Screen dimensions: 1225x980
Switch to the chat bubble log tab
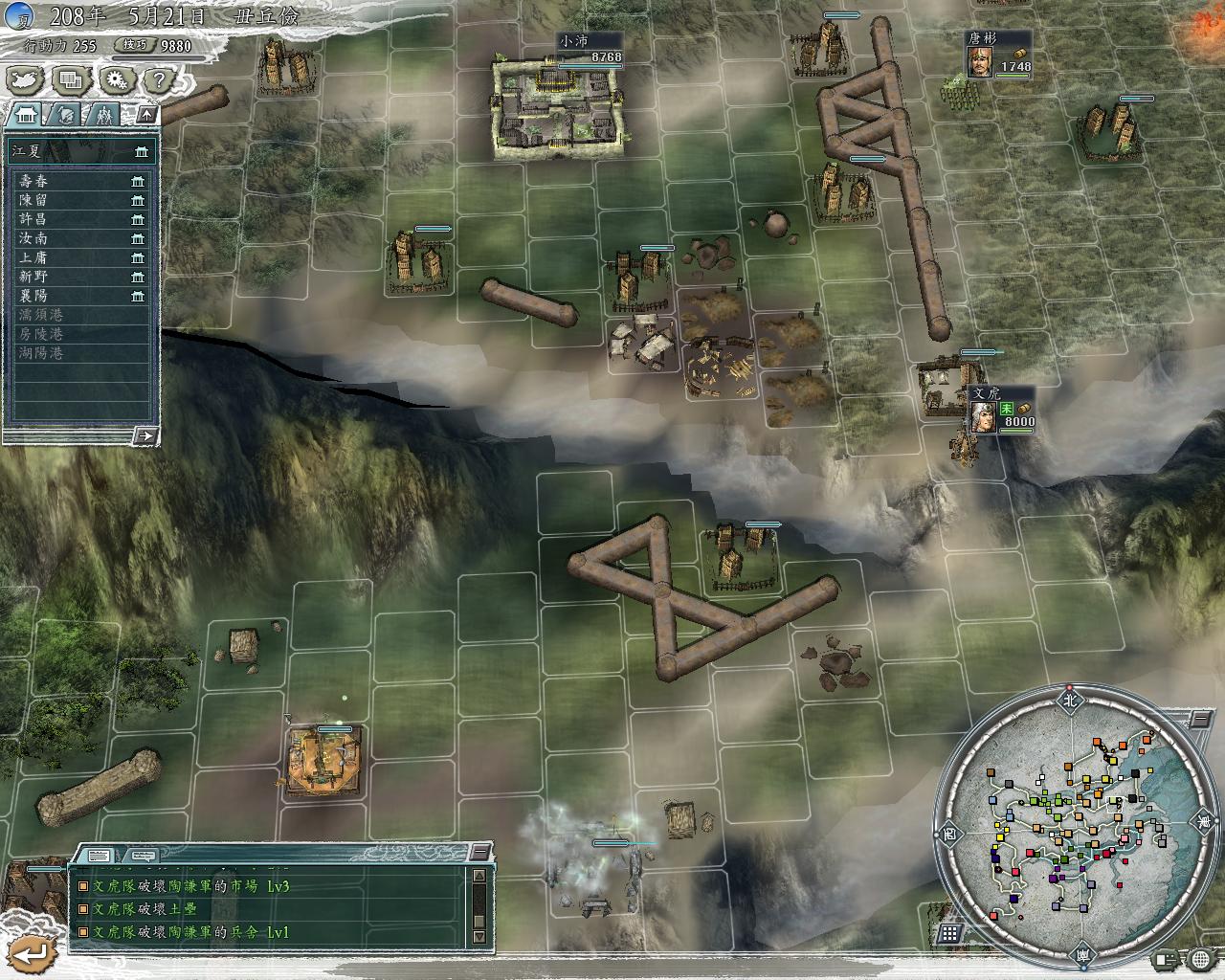point(143,855)
